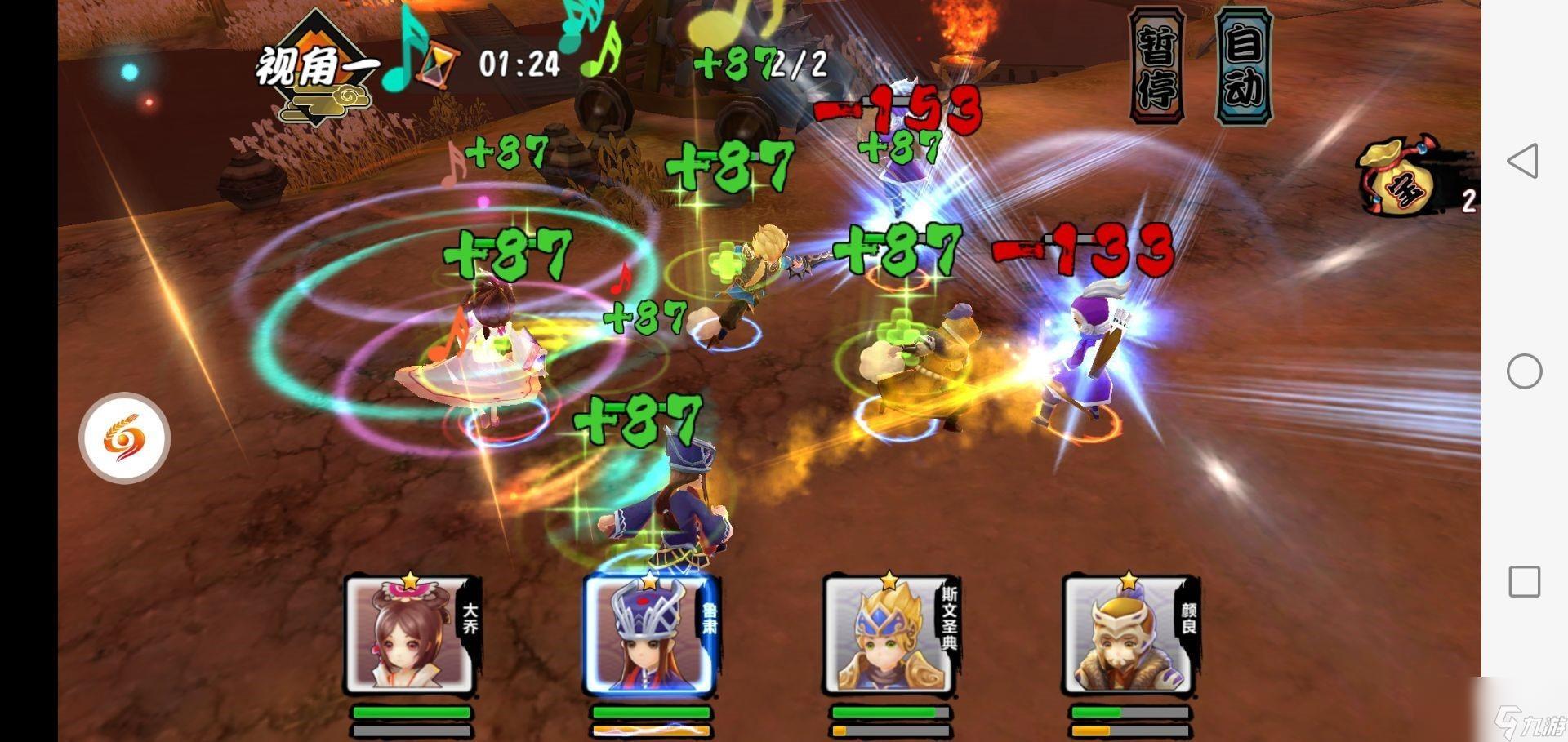Go to Android home circle button

click(1524, 371)
